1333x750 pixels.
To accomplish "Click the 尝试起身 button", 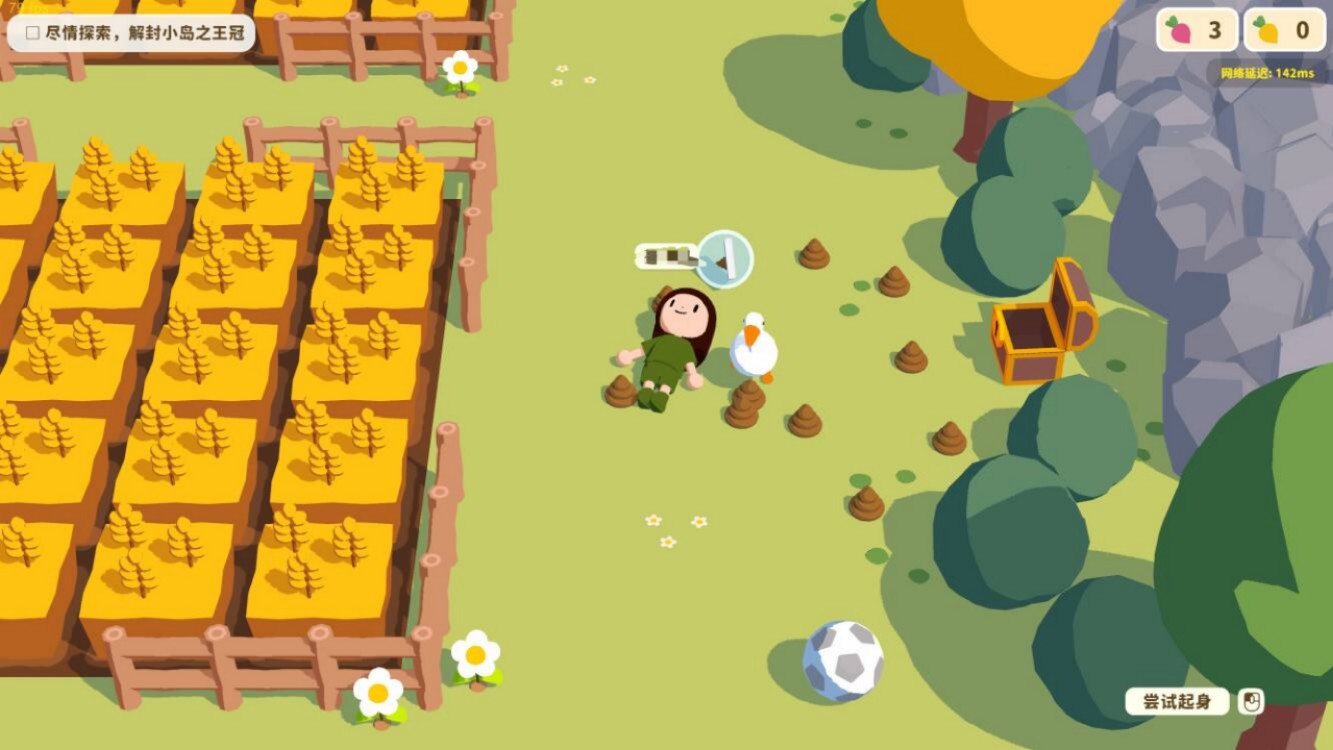I will (x=1177, y=701).
